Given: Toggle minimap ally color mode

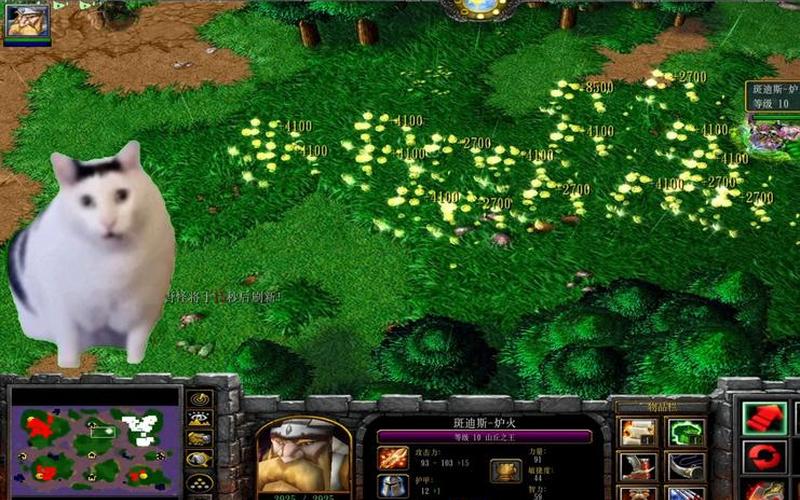Looking at the screenshot, I should (200, 440).
